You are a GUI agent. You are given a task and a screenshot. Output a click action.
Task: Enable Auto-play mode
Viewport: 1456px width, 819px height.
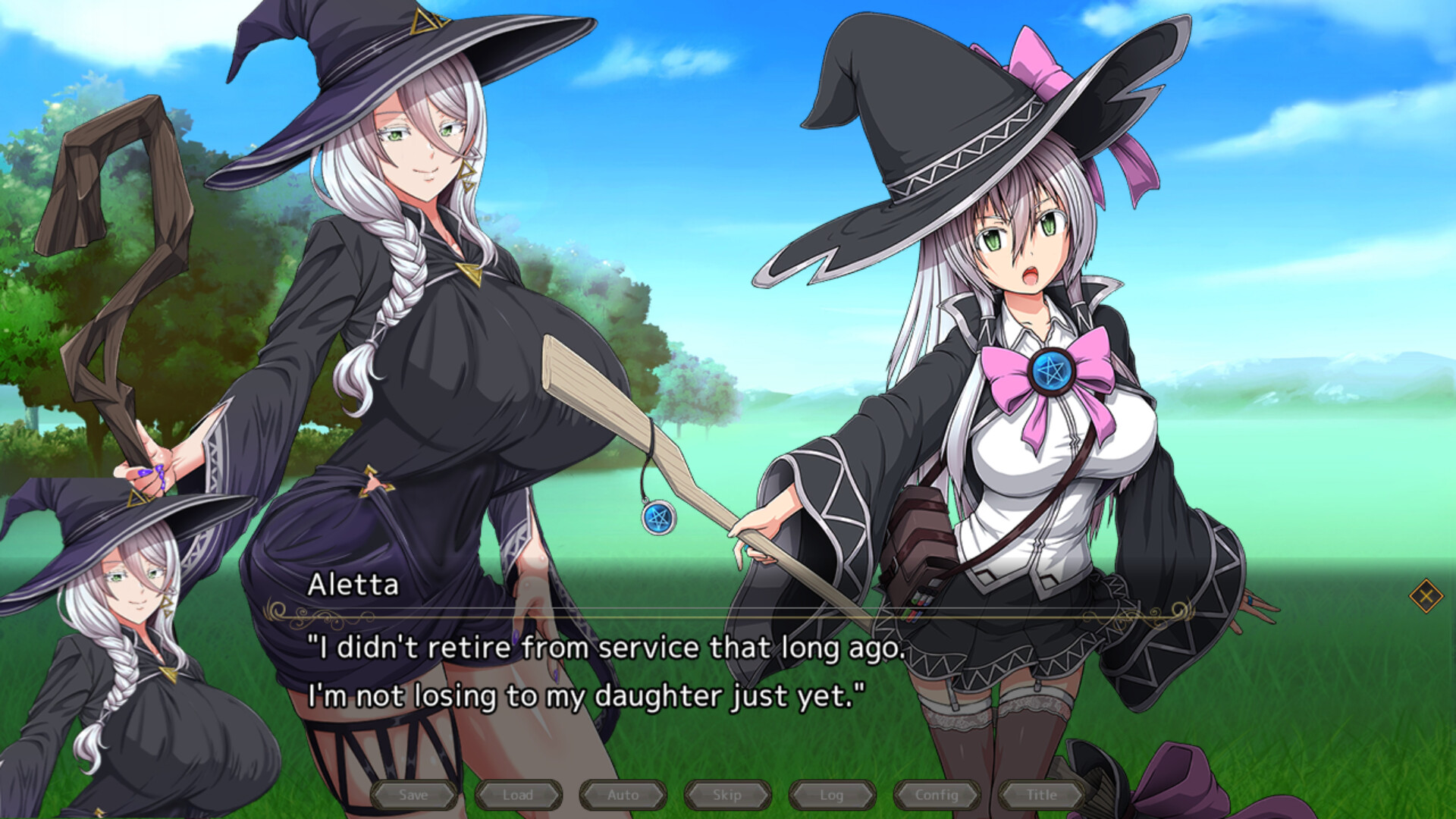[623, 795]
